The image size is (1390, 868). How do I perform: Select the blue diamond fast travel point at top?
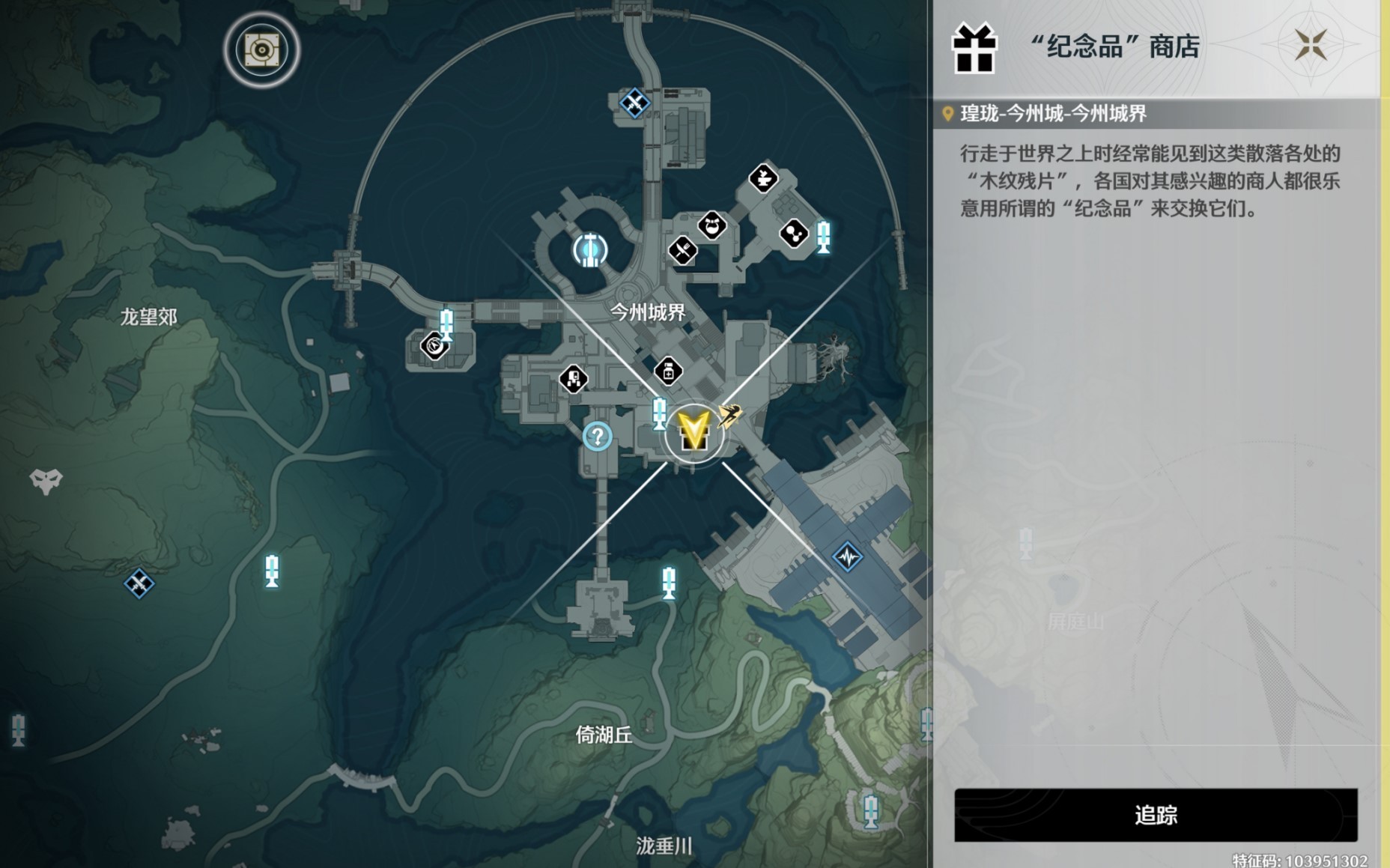coord(633,104)
